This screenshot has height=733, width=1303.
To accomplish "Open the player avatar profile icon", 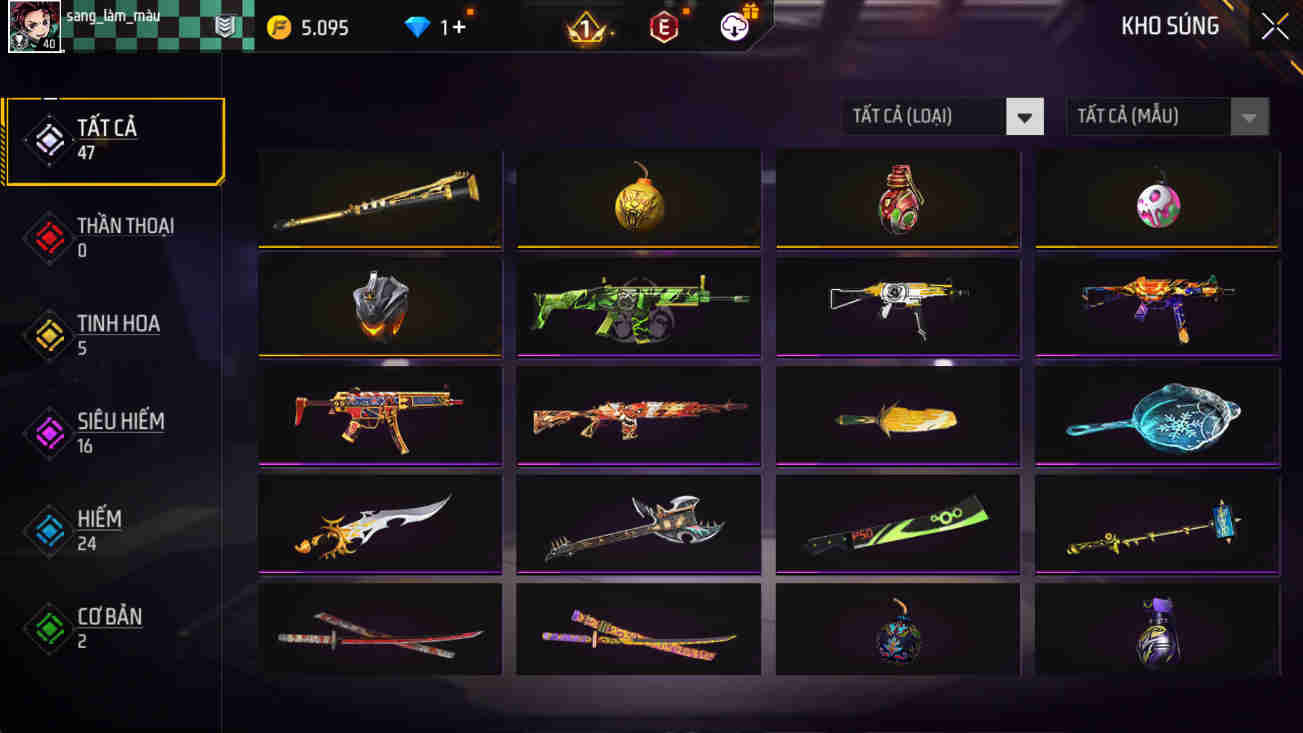I will tap(34, 26).
